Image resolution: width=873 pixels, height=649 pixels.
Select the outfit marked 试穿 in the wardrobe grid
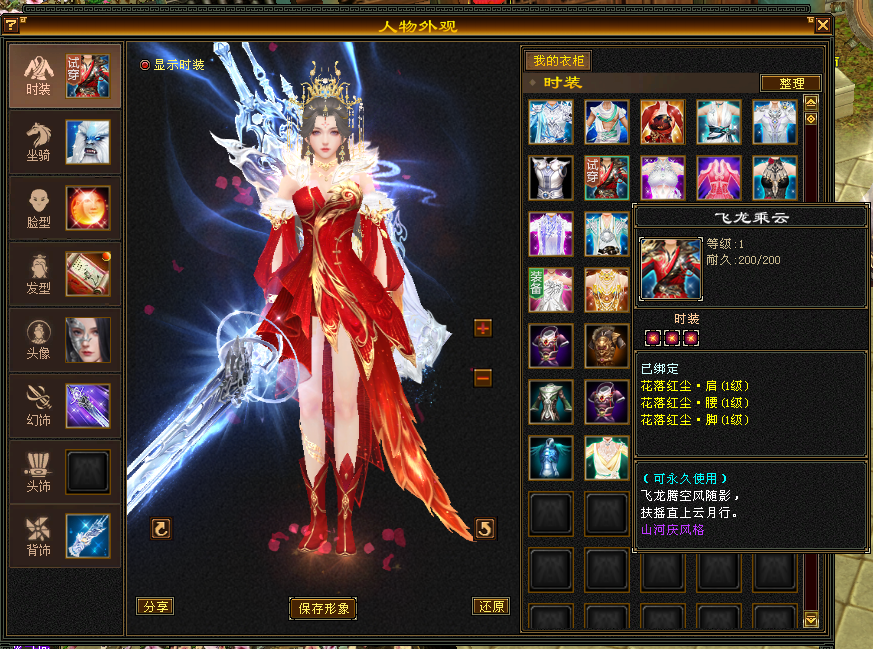[607, 178]
